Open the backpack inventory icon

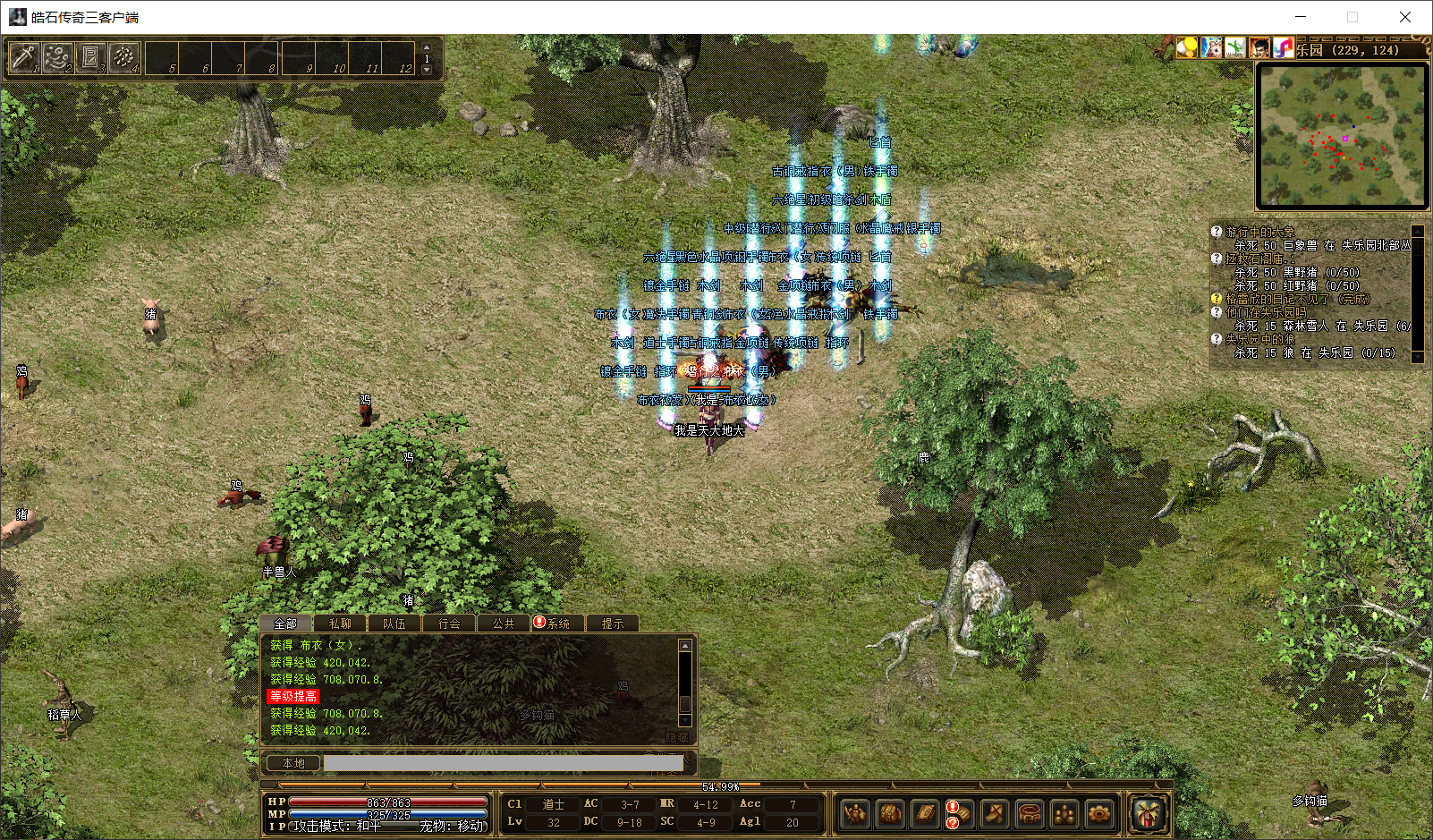(890, 813)
